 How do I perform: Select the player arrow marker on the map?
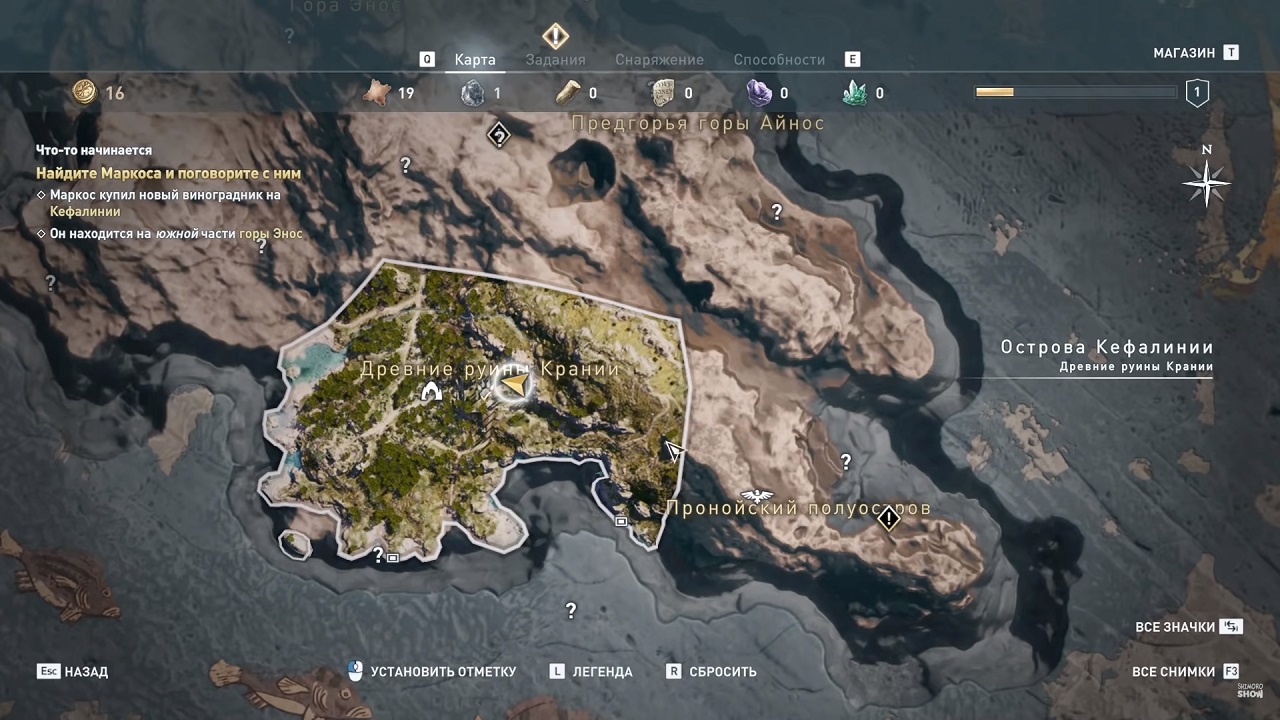(514, 384)
